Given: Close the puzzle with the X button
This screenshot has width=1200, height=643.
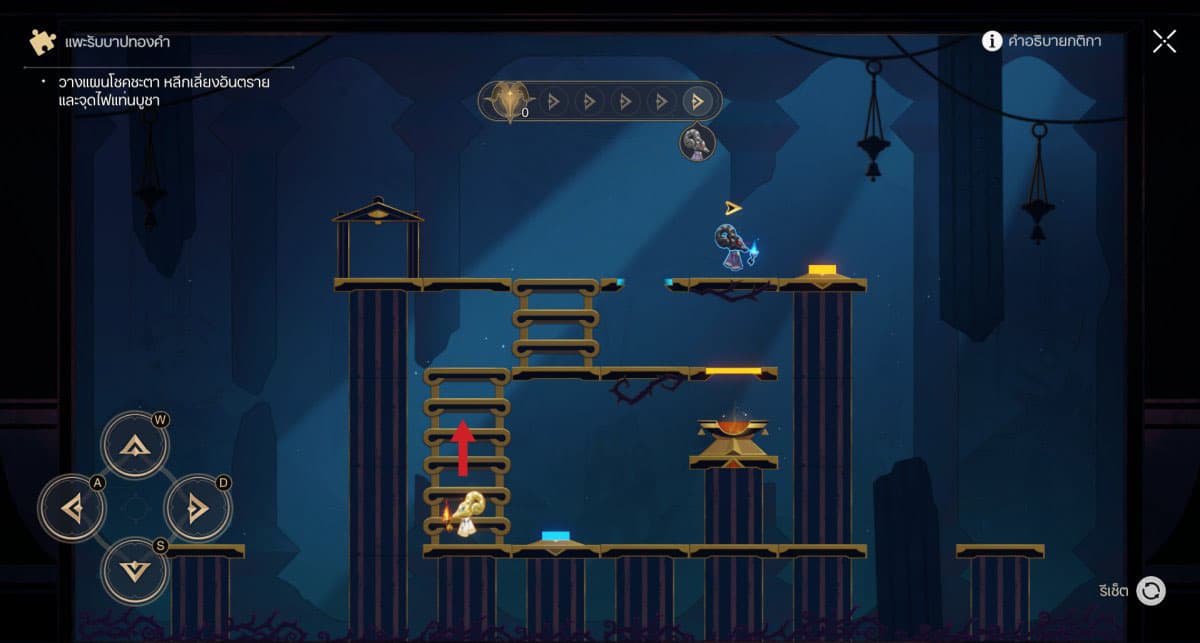Looking at the screenshot, I should pyautogui.click(x=1164, y=41).
